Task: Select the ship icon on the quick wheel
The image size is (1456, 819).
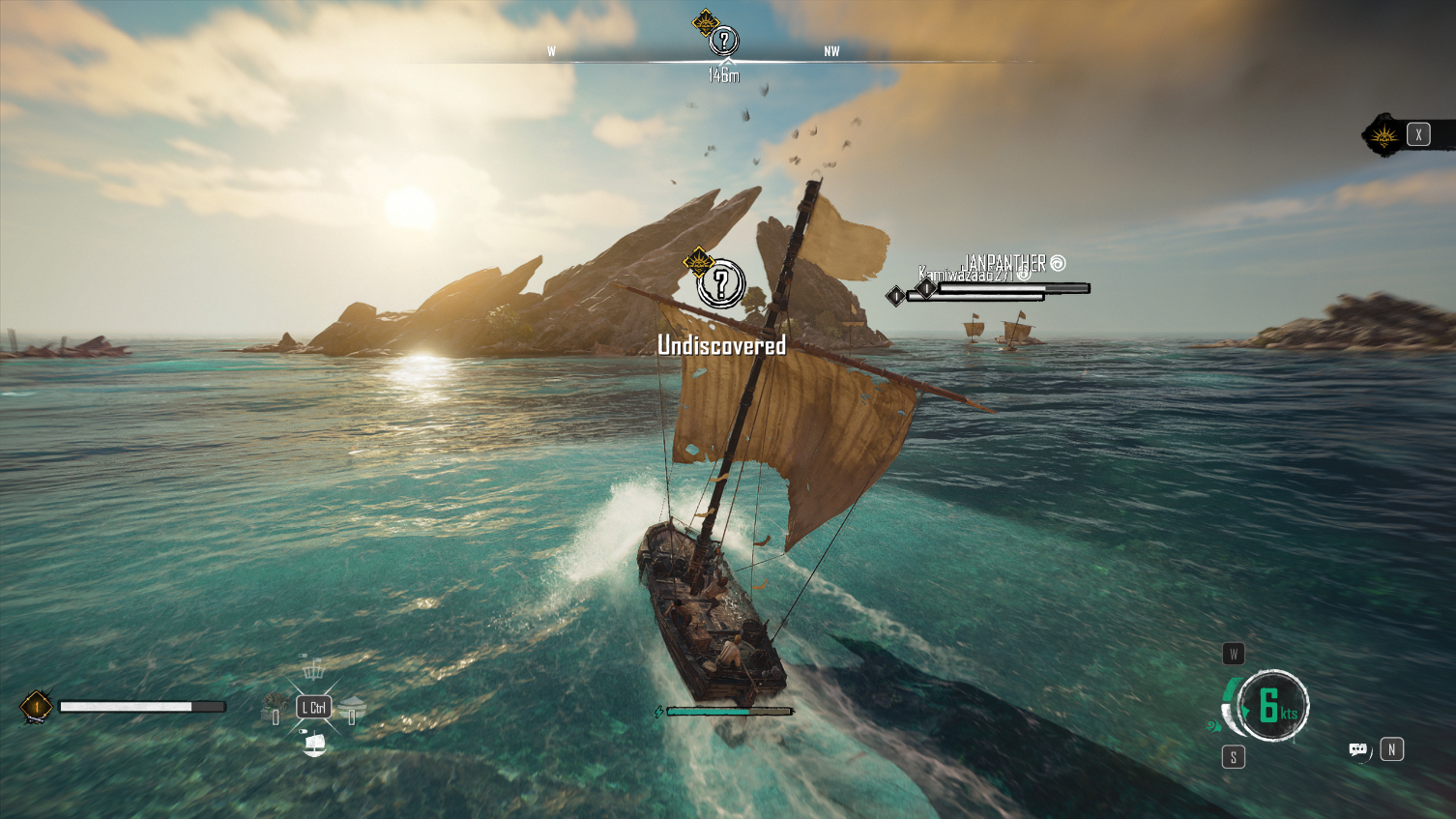Action: [x=314, y=743]
